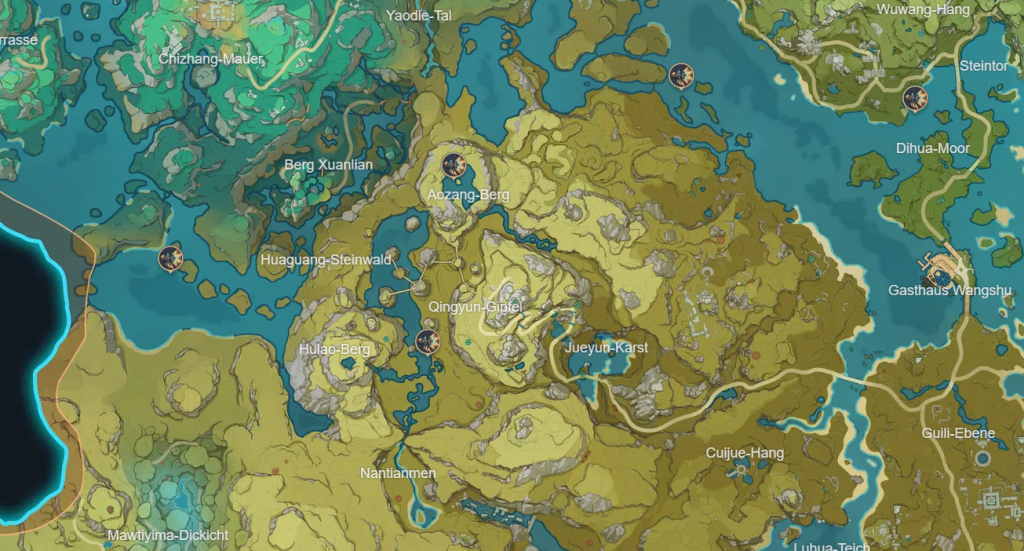Show the water marker east of Yaodie-Tal
1024x551 pixels.
point(682,74)
